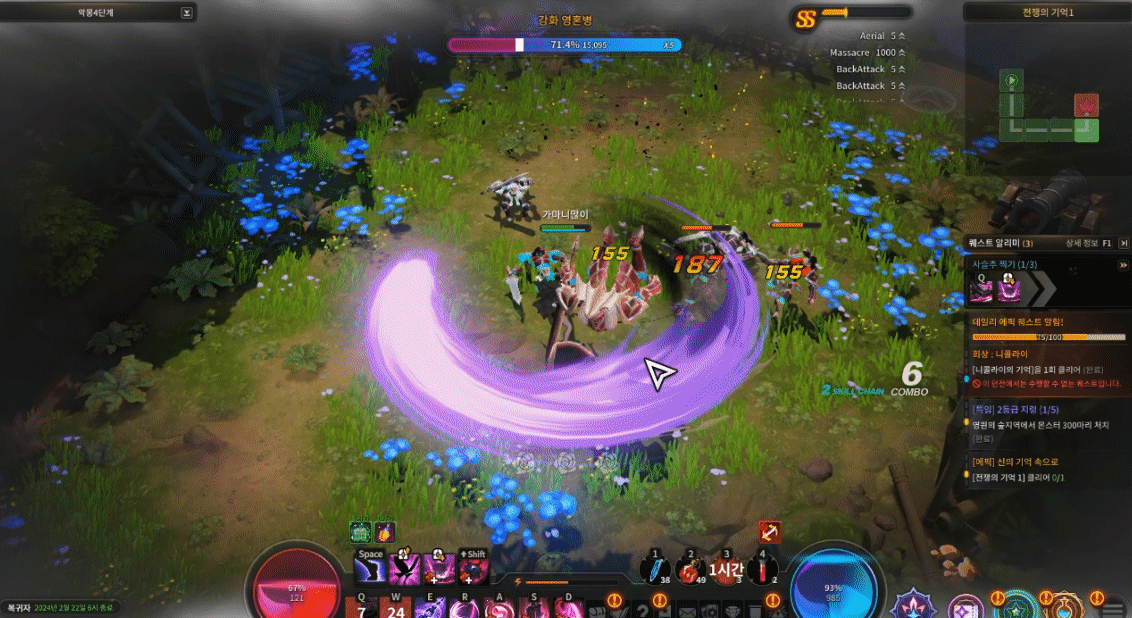Open the hamburger main menu button
Image resolution: width=1132 pixels, height=618 pixels.
point(1113,606)
